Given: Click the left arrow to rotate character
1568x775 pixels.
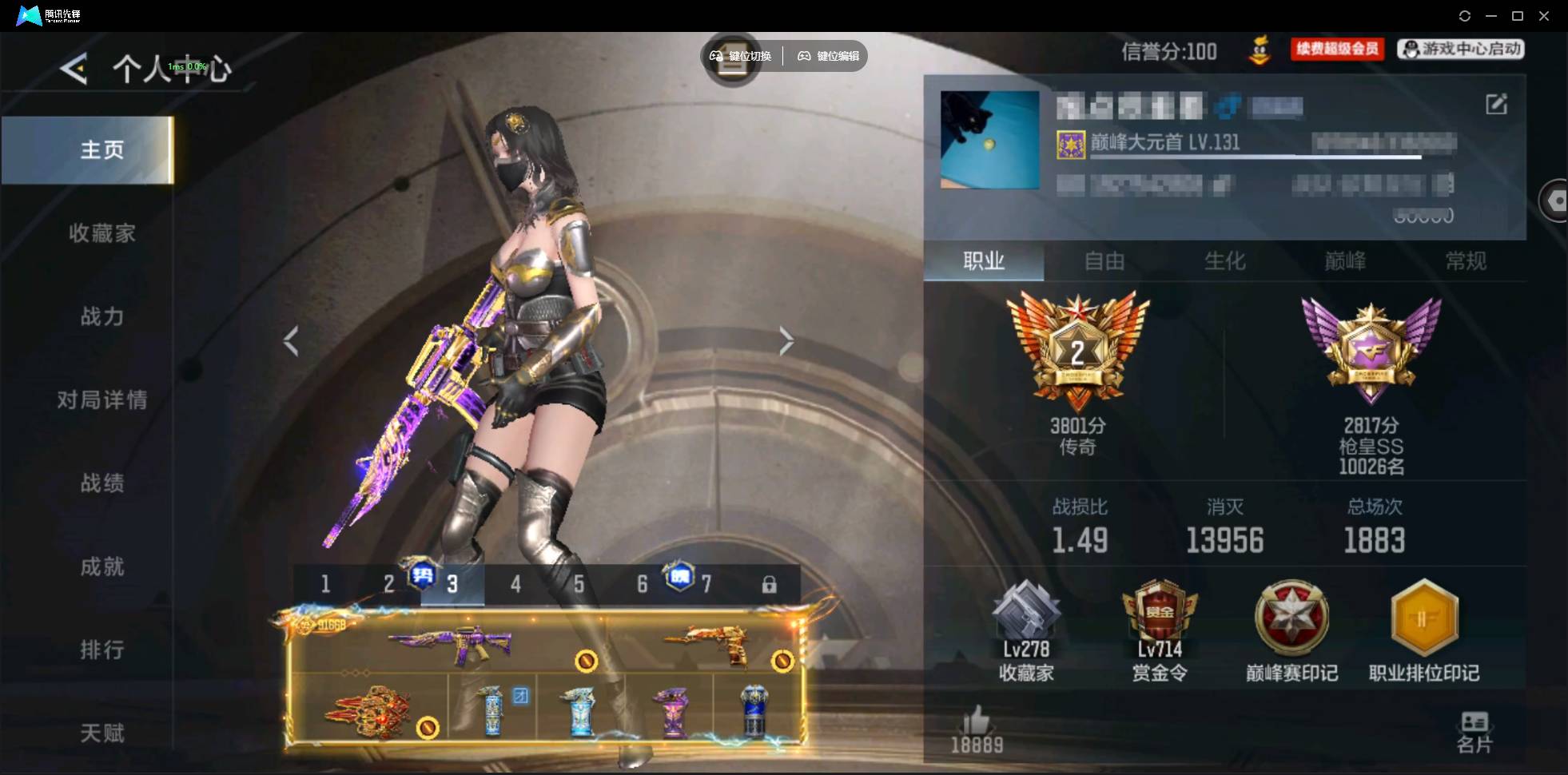Looking at the screenshot, I should tap(292, 341).
